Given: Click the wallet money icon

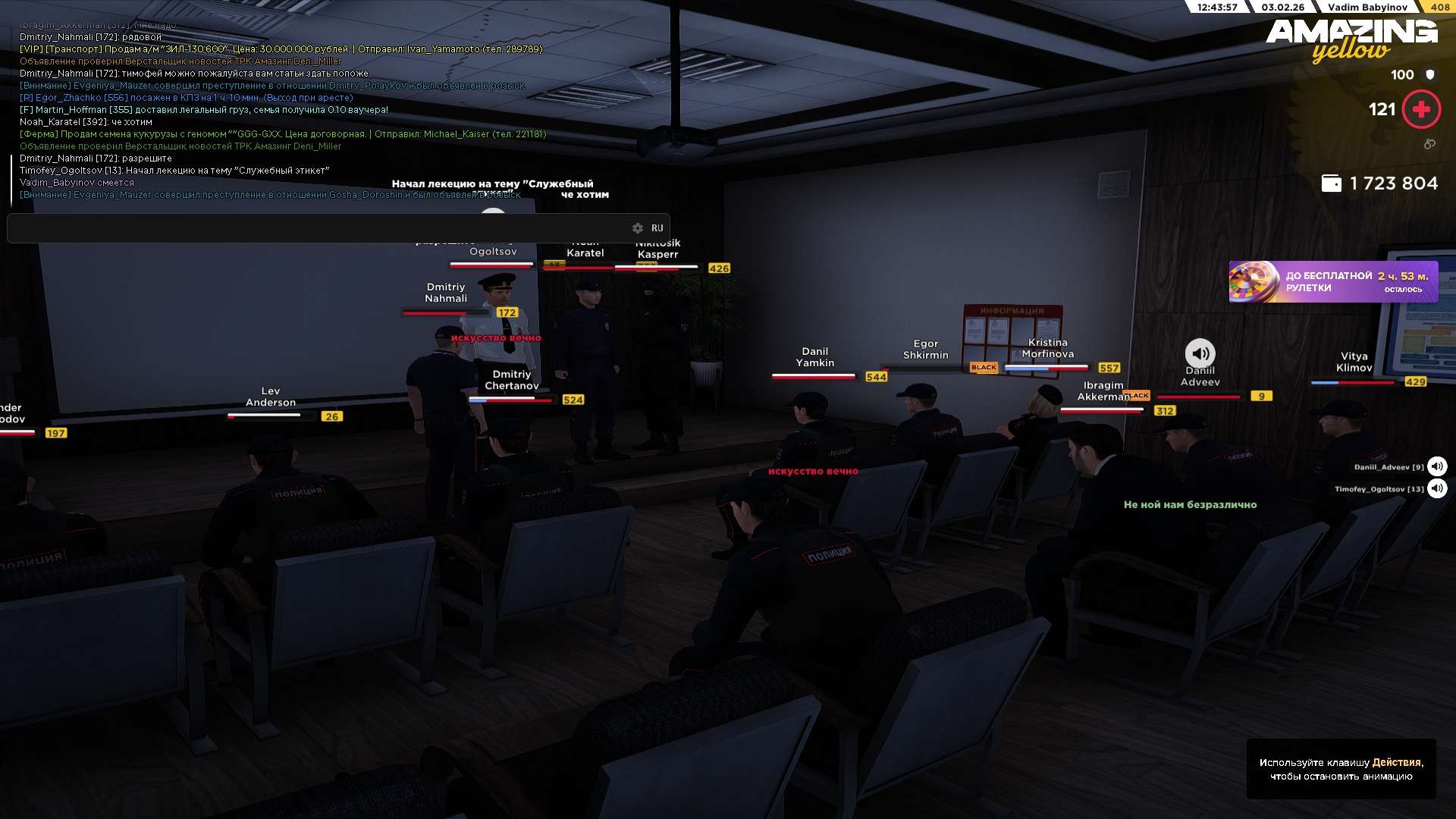Looking at the screenshot, I should click(x=1332, y=184).
